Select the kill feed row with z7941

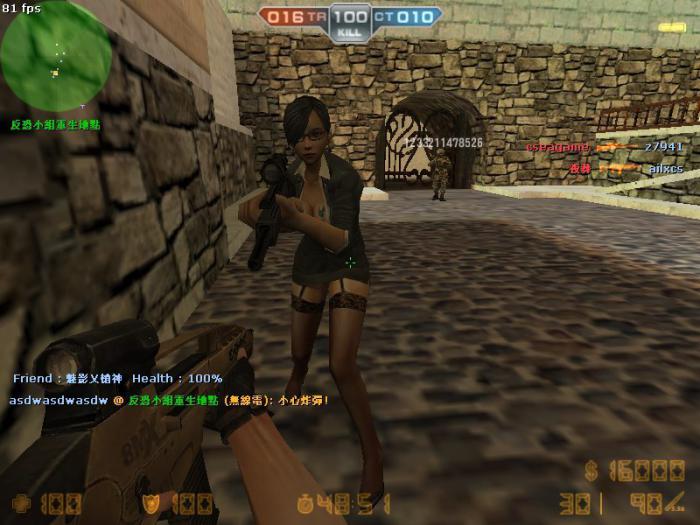coord(604,147)
